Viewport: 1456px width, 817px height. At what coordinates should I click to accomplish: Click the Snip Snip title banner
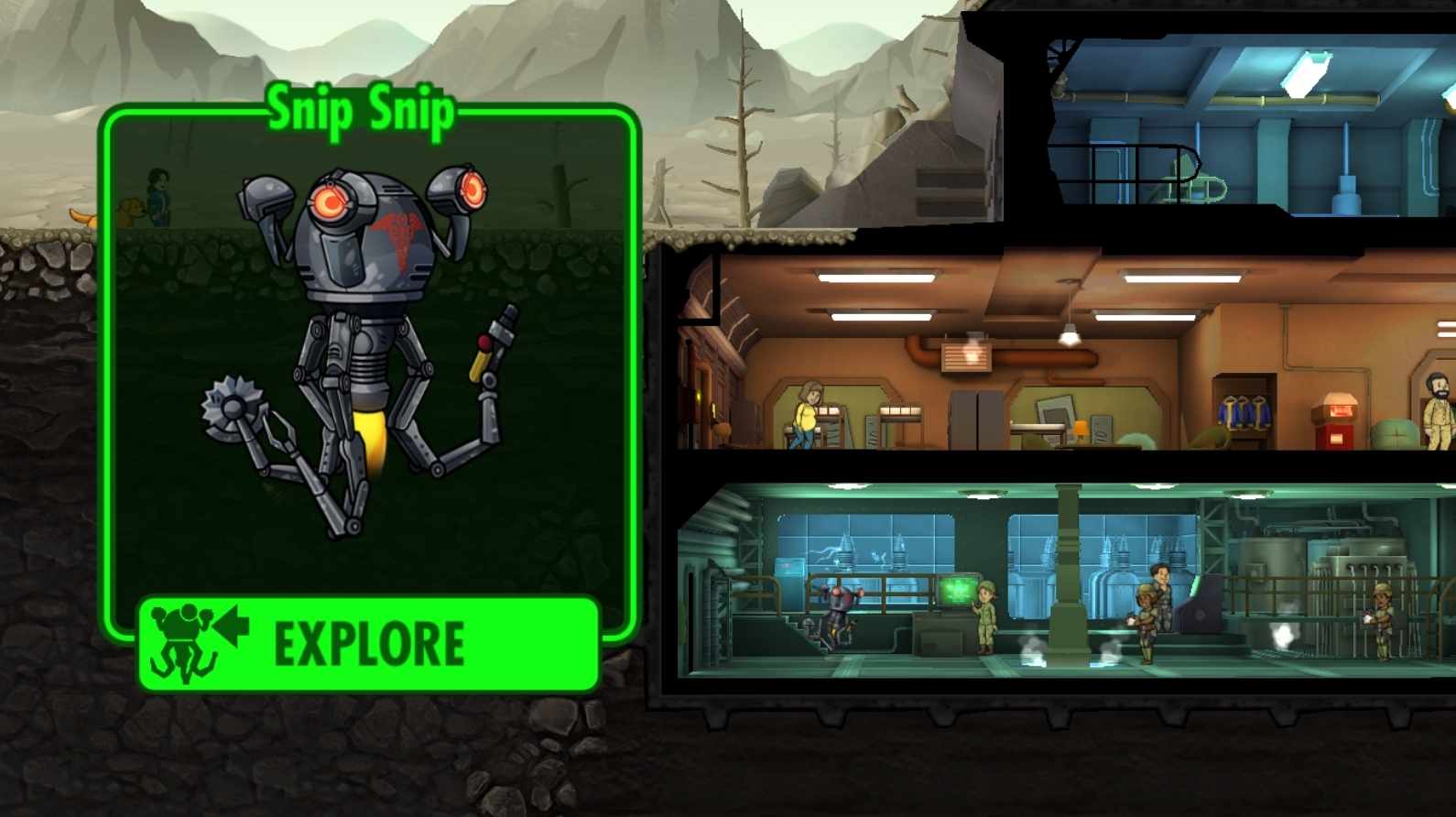[x=360, y=110]
